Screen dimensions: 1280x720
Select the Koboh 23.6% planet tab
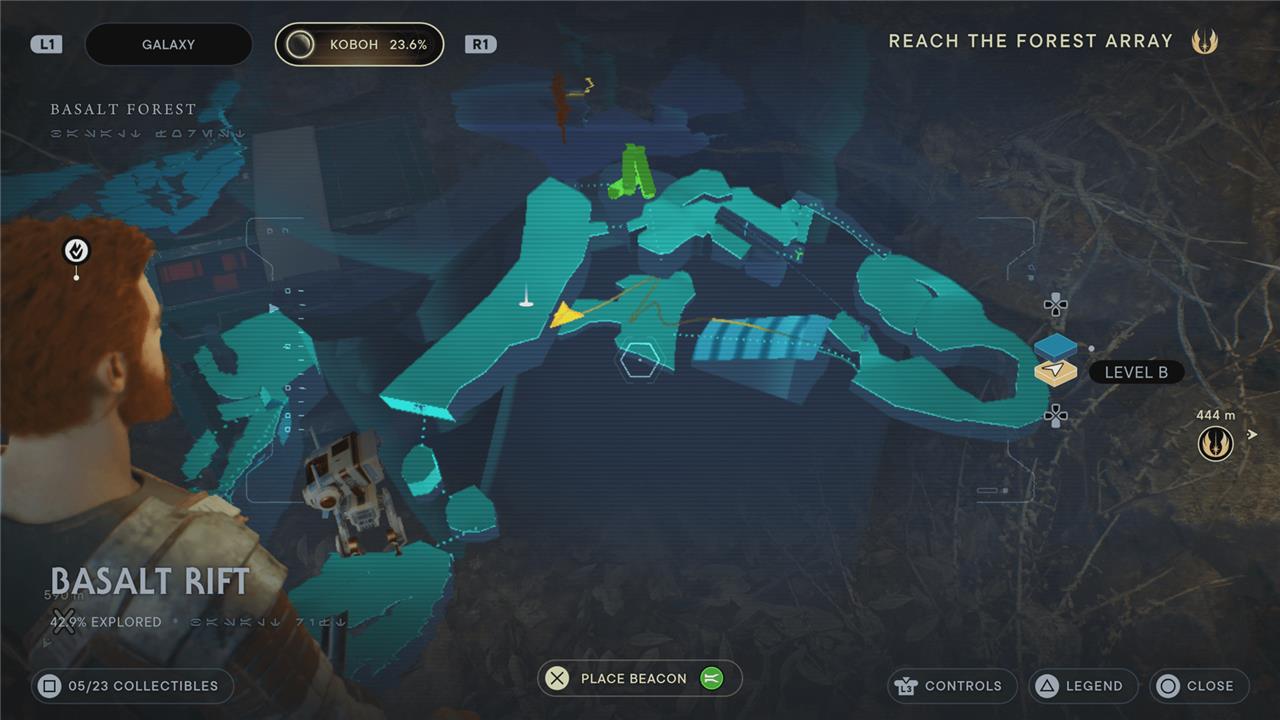point(360,45)
